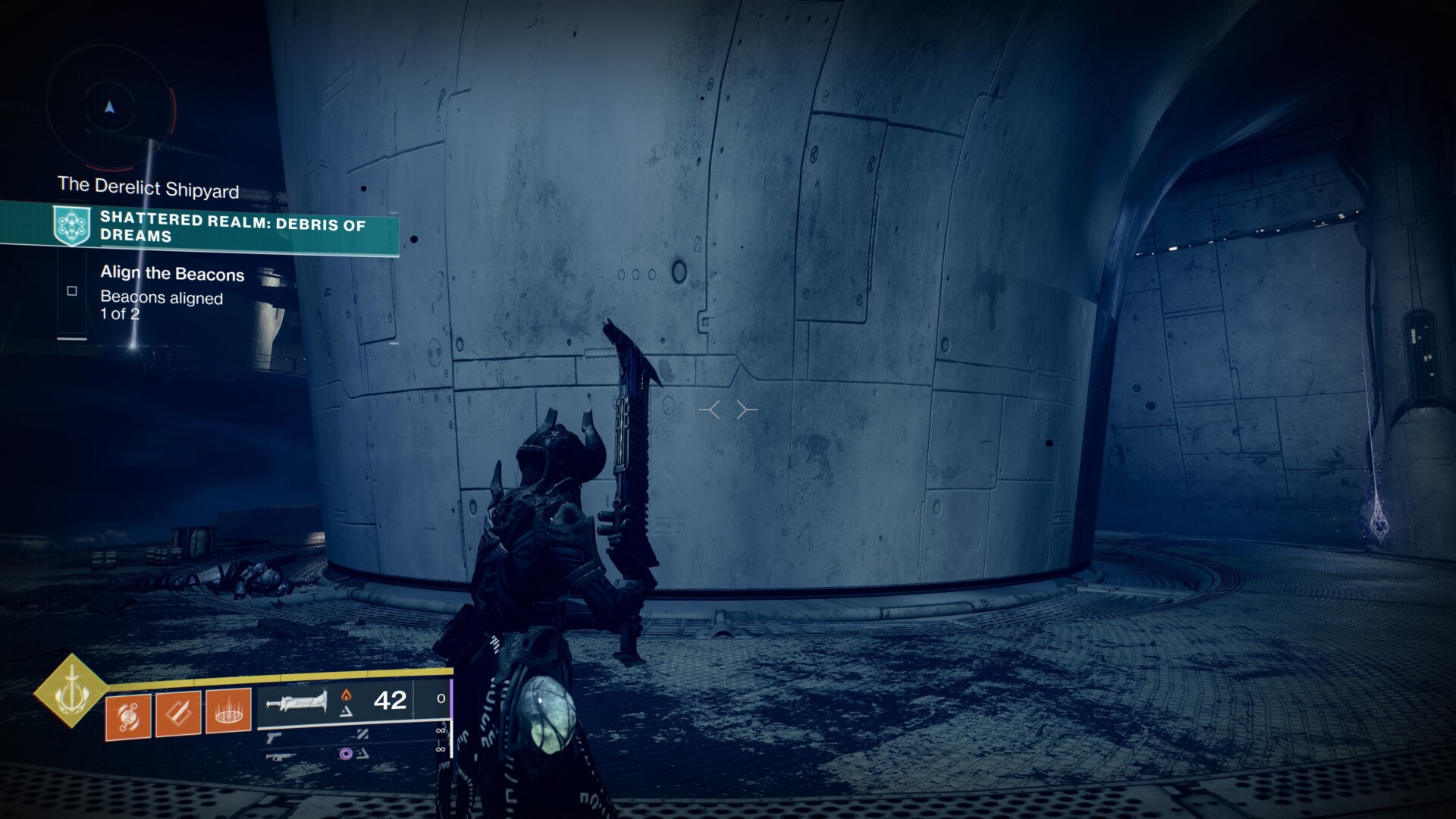Activate the spiked ring class ability icon

228,711
